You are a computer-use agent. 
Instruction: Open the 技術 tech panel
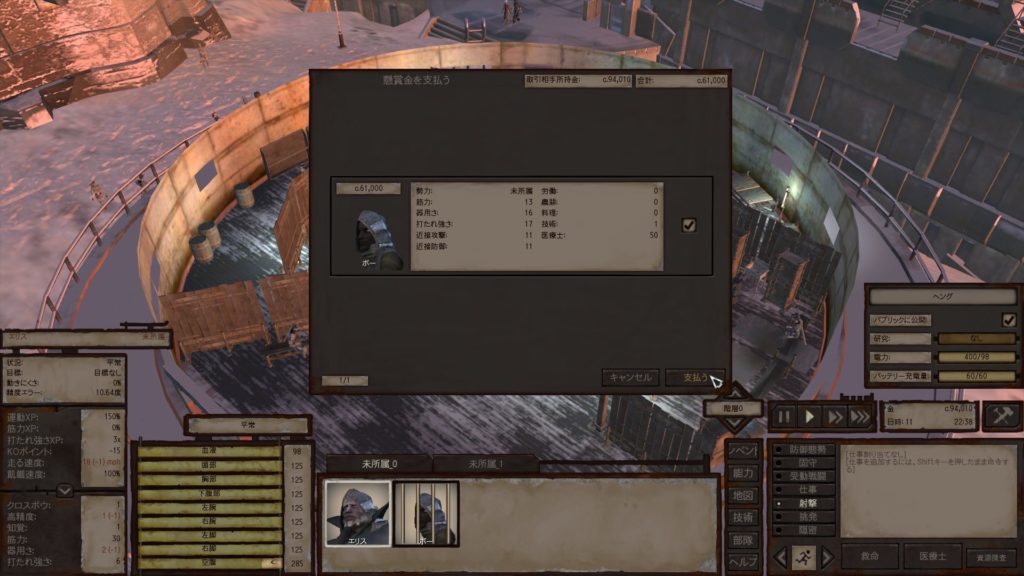[x=743, y=517]
